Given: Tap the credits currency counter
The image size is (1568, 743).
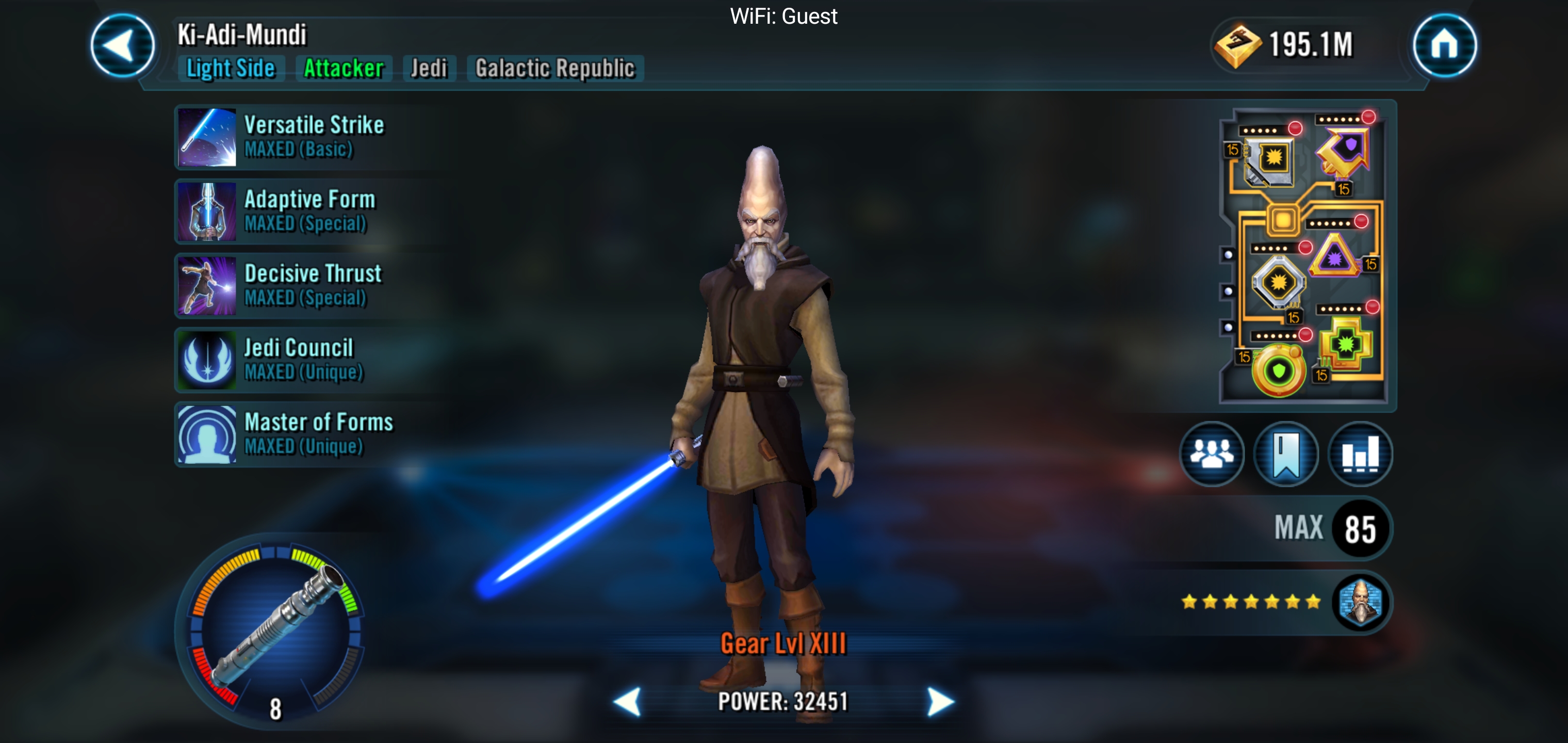Looking at the screenshot, I should 1284,45.
